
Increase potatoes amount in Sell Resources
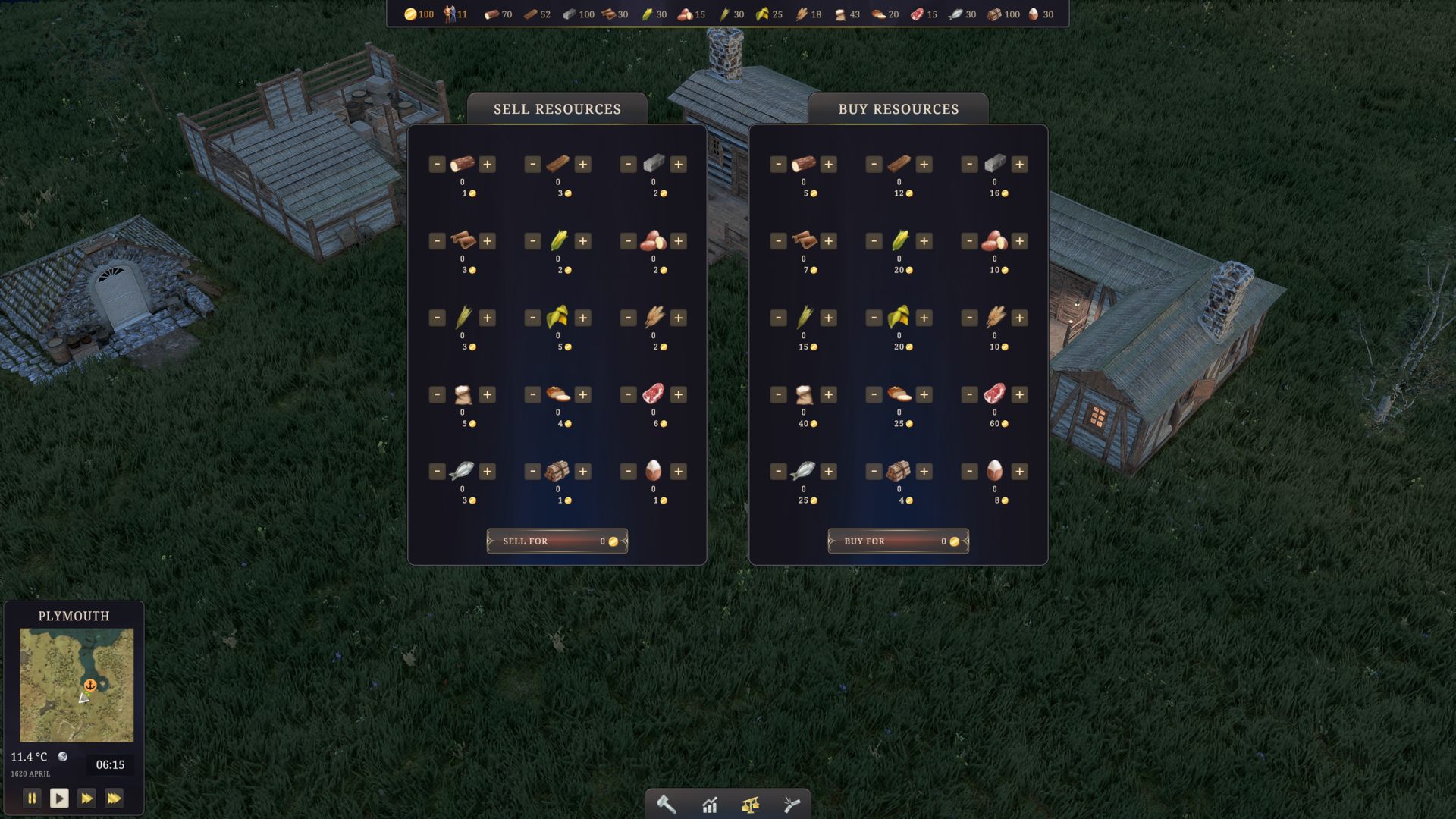point(679,241)
